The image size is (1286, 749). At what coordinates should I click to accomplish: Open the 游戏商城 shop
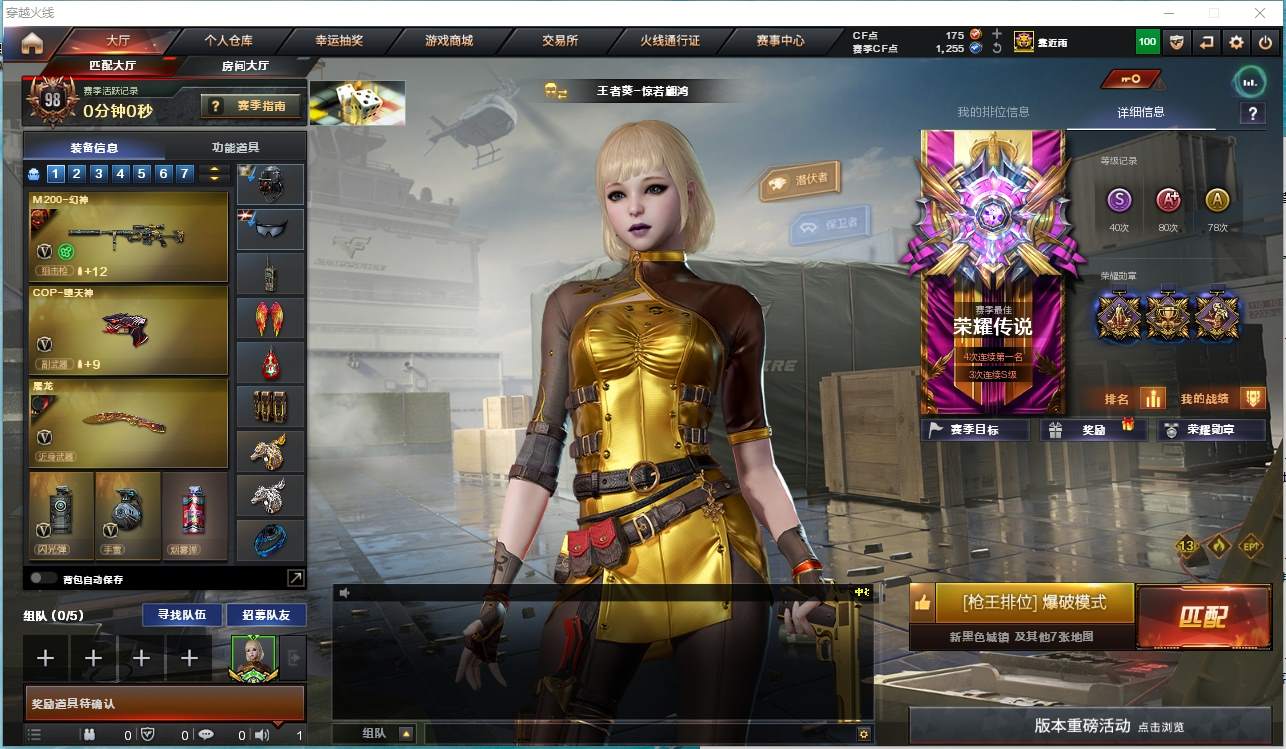coord(448,41)
